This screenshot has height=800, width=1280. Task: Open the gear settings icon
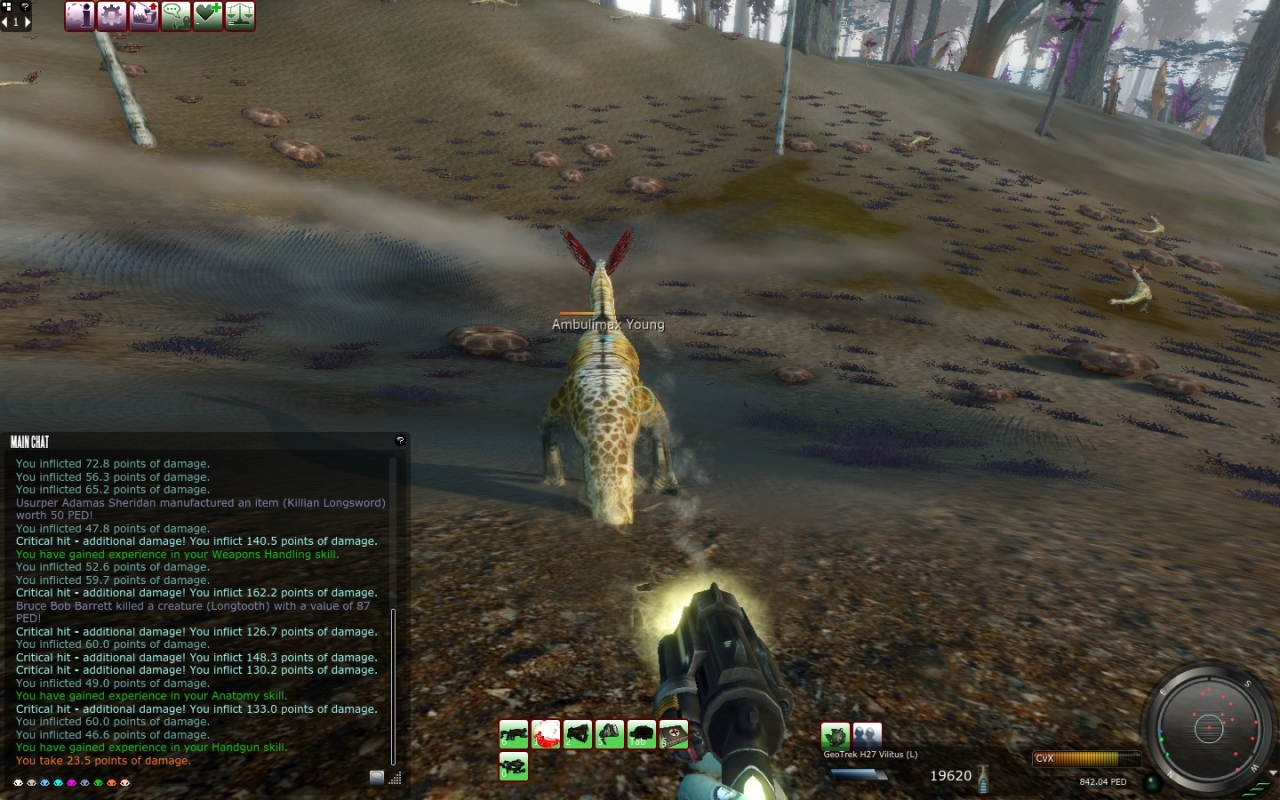coord(112,16)
